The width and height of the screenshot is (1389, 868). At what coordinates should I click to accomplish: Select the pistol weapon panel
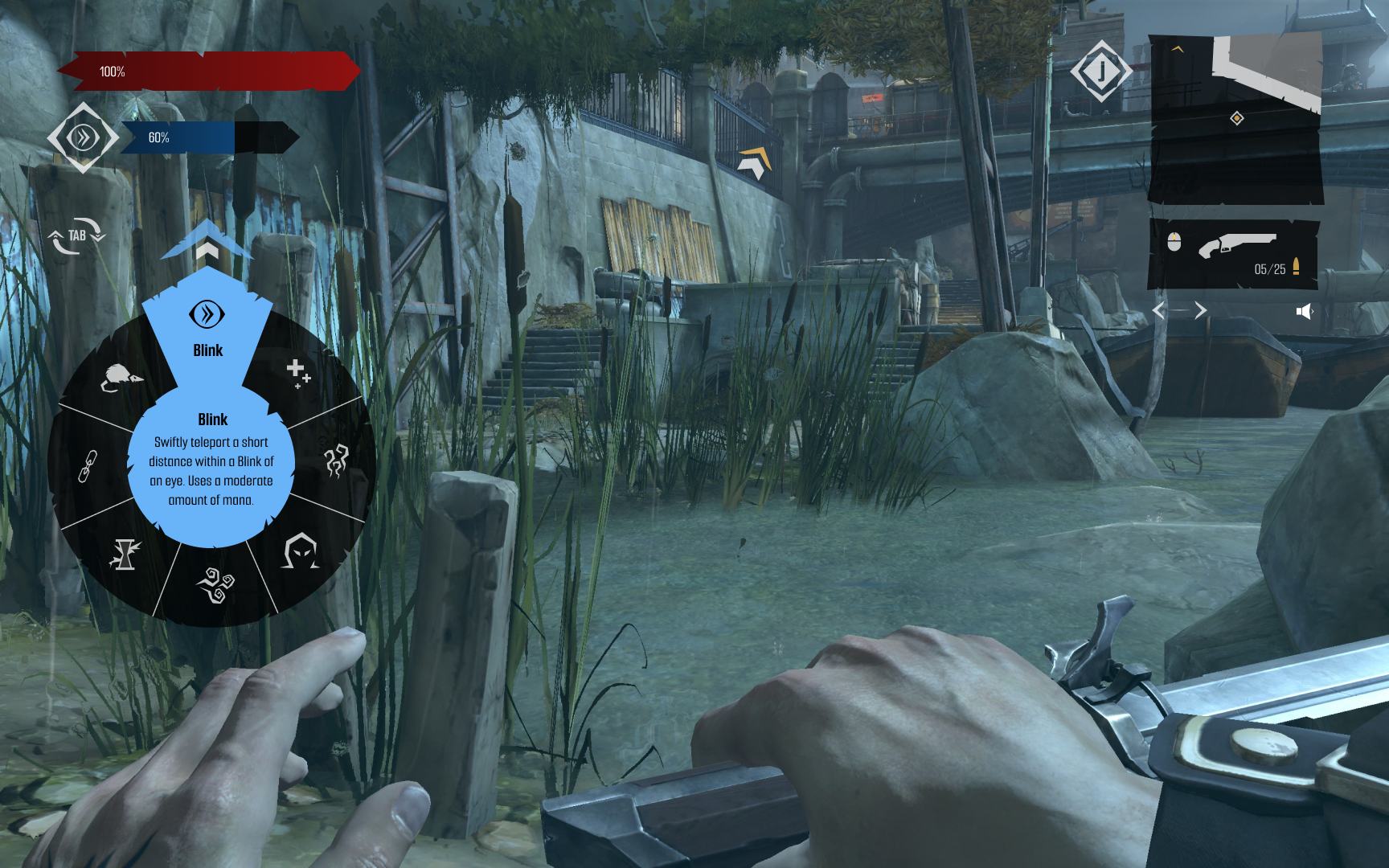(x=1233, y=253)
